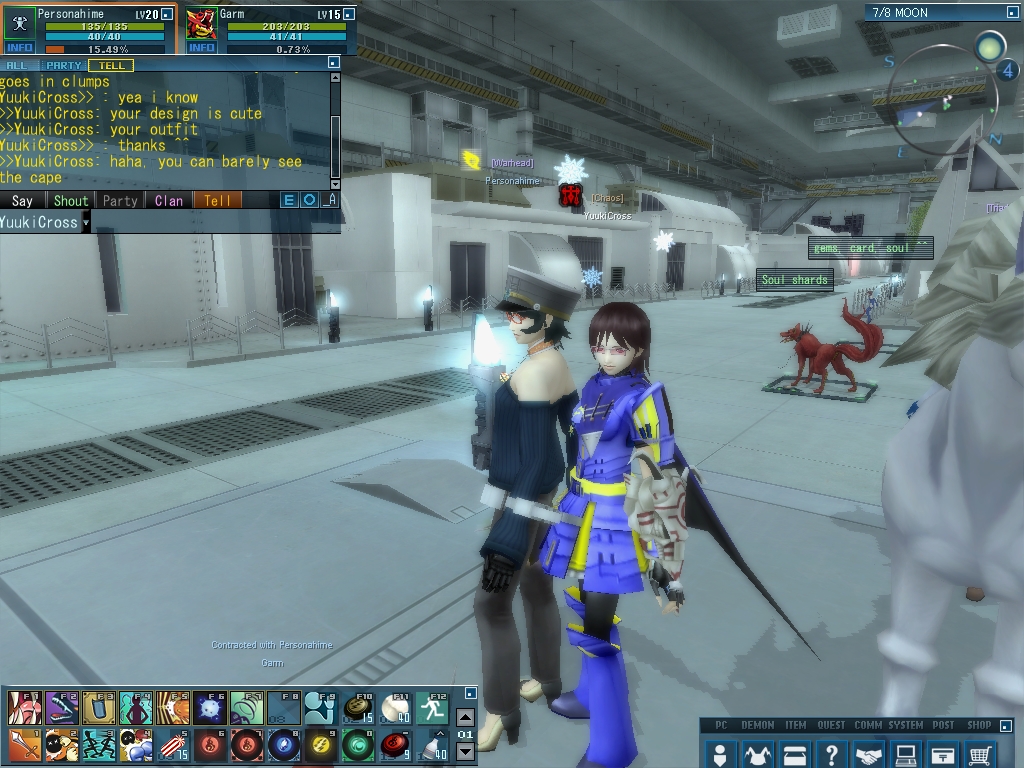Open Garm's INFO panel
This screenshot has width=1024, height=768.
201,48
